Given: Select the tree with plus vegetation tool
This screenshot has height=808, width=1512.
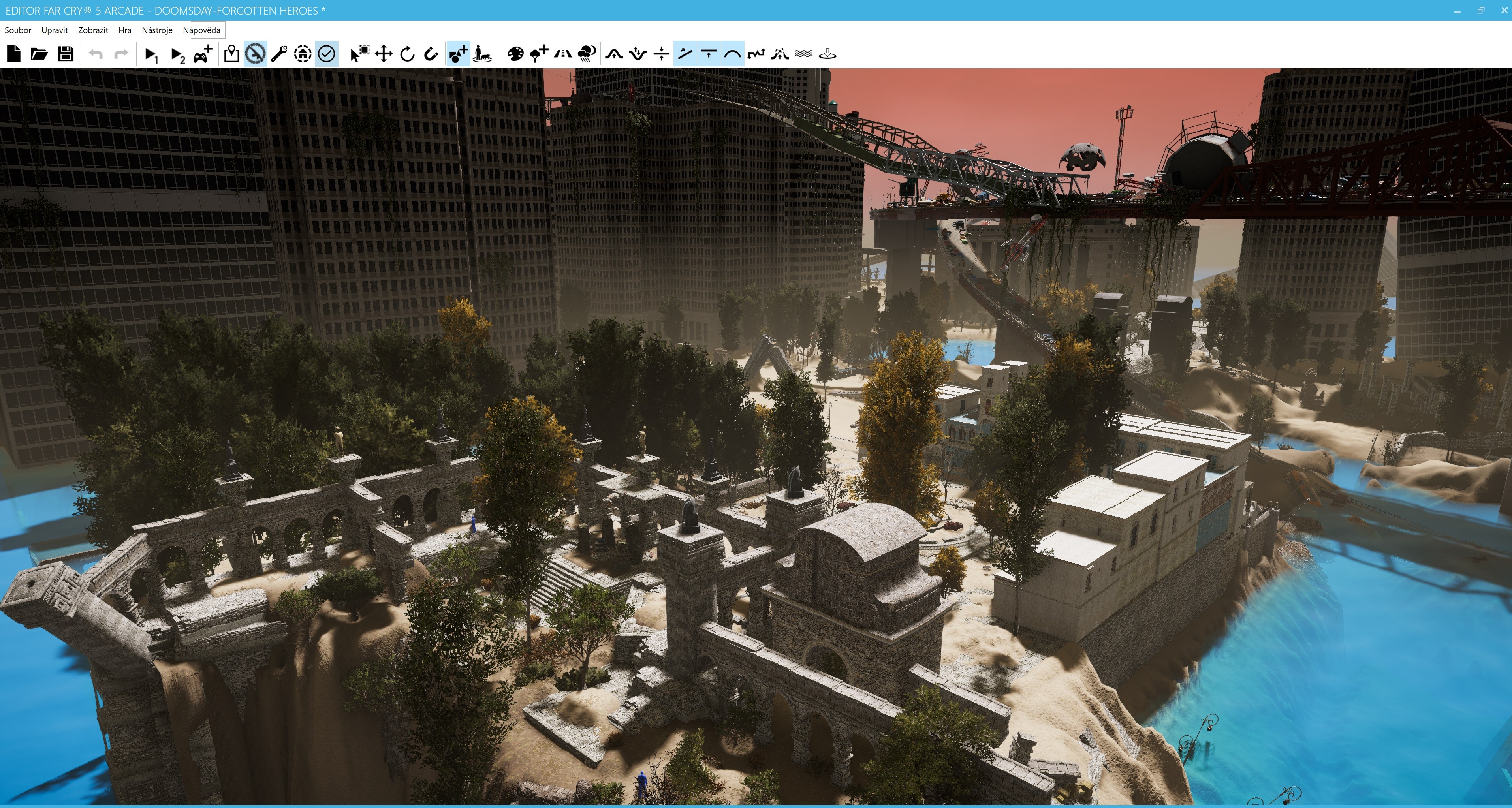Looking at the screenshot, I should [538, 54].
